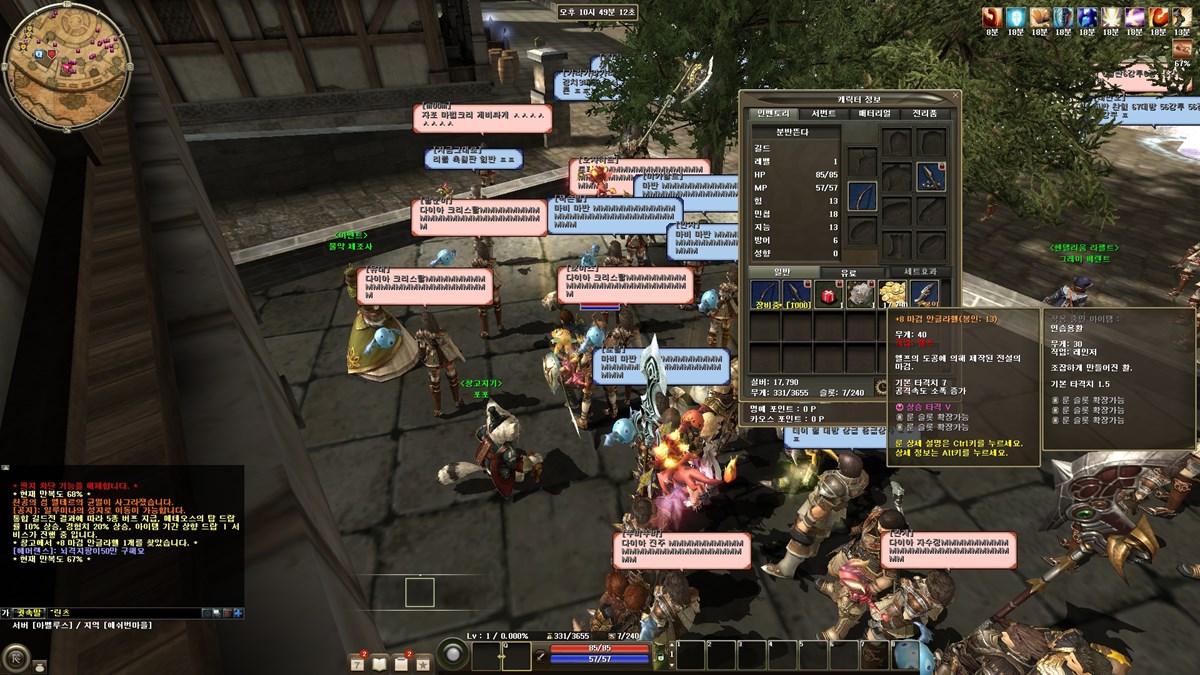Switch to the 서번트 tab

(823, 114)
